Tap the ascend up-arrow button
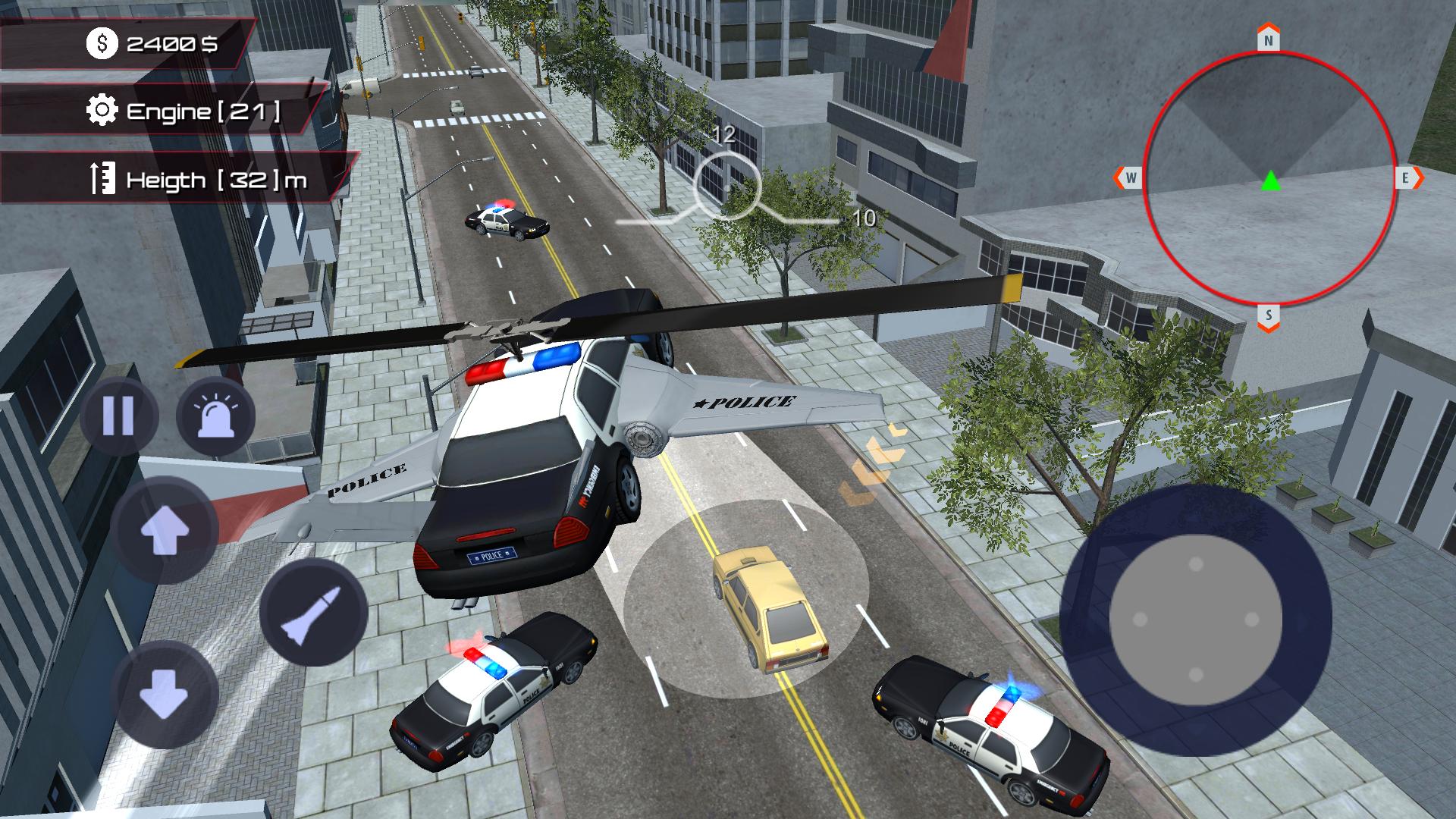 (x=165, y=530)
